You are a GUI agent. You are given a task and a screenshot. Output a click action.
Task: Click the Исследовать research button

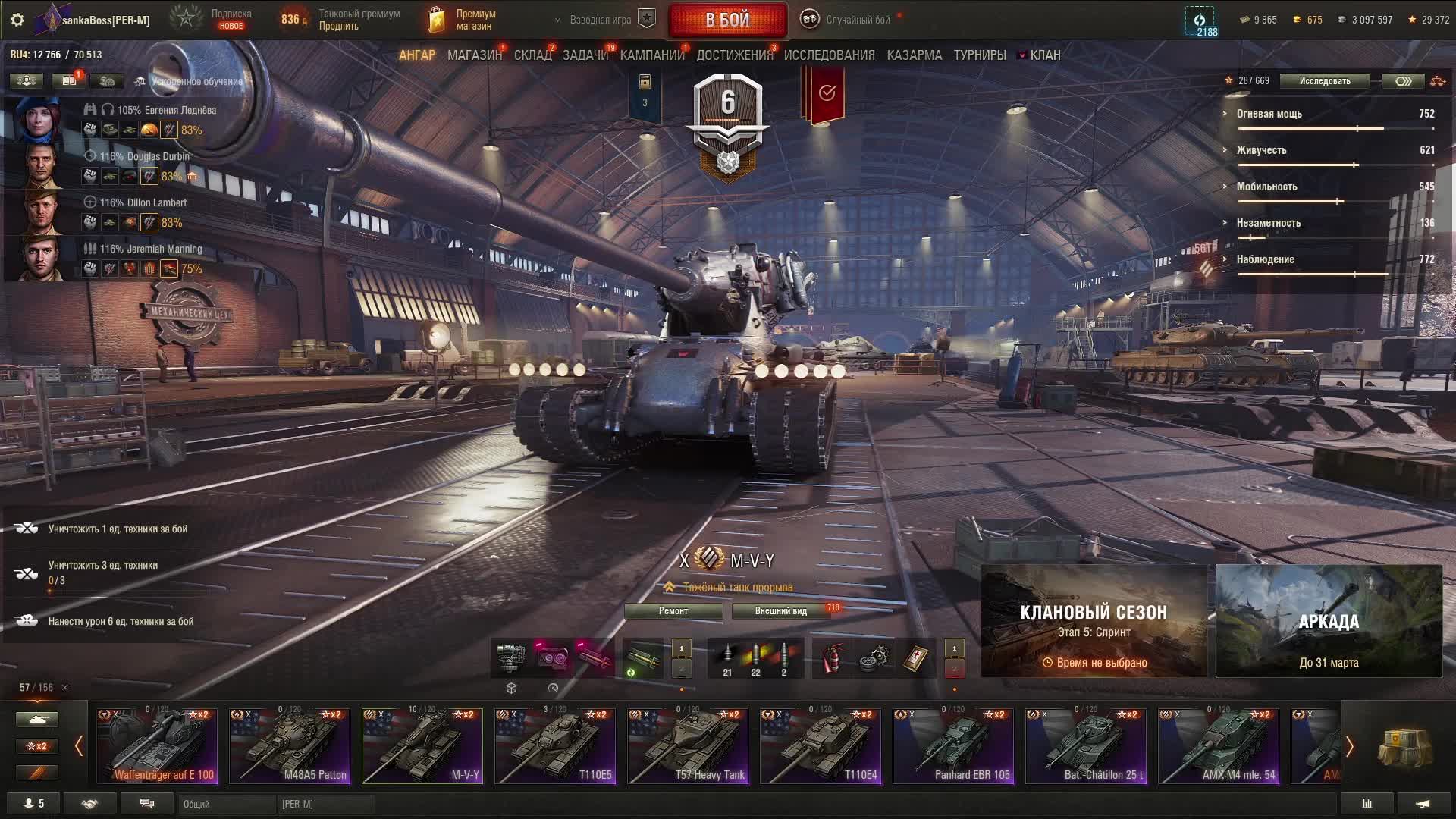tap(1324, 81)
